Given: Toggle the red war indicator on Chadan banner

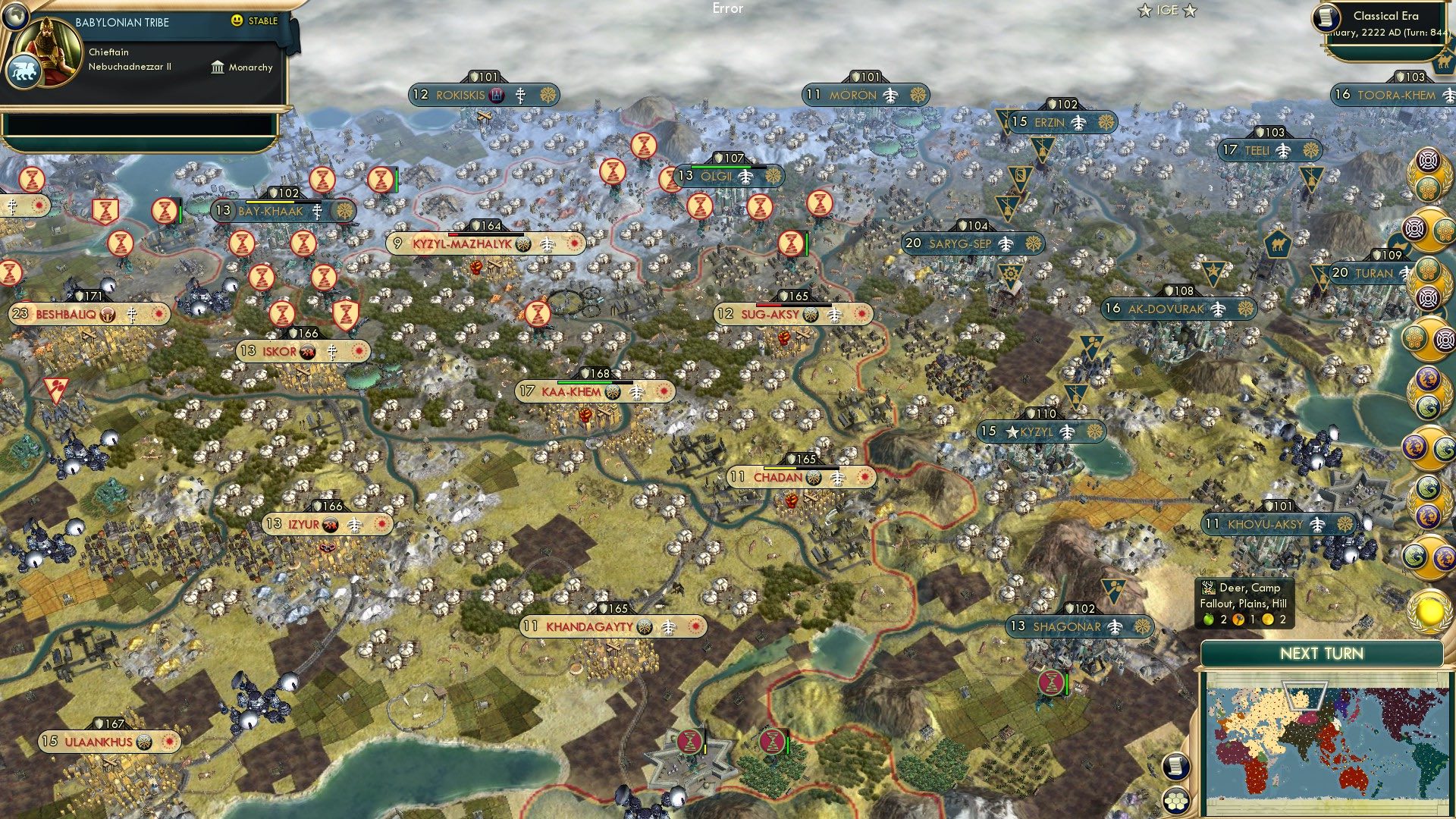Looking at the screenshot, I should point(864,478).
